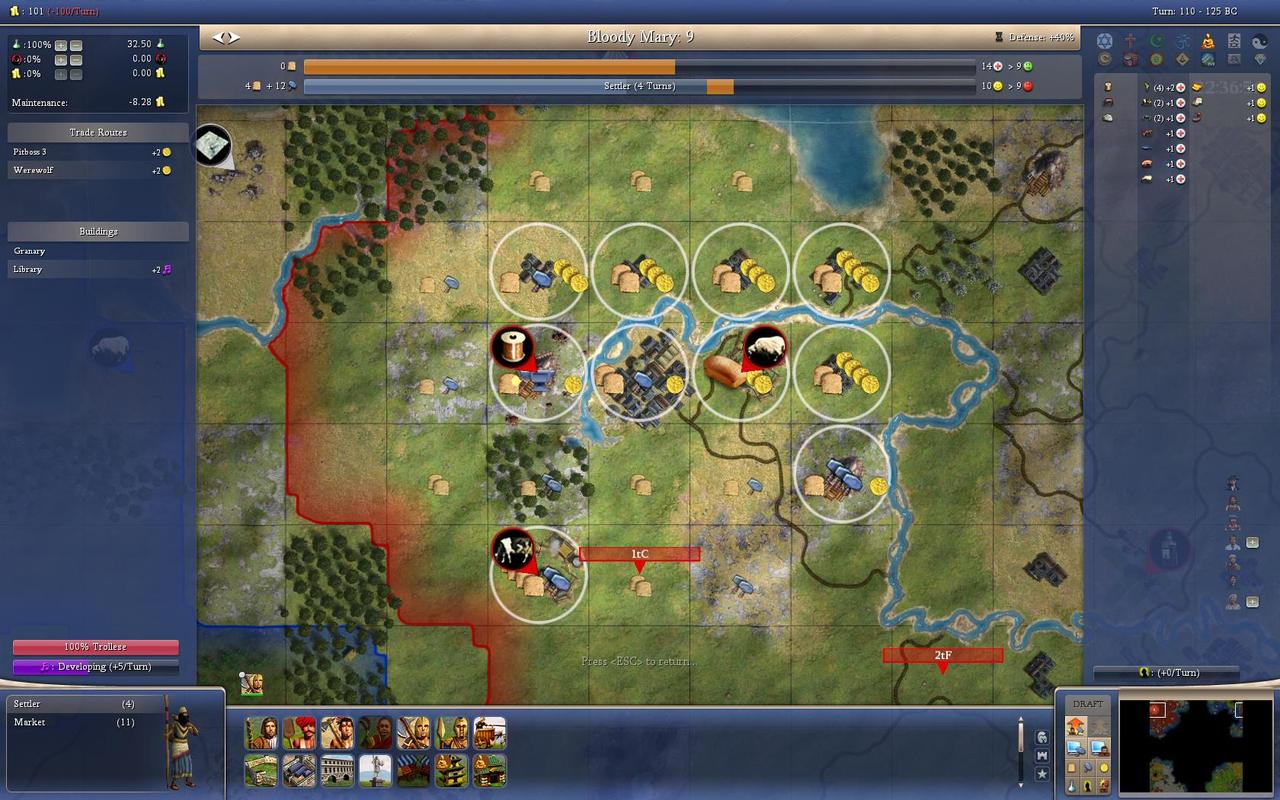Image resolution: width=1280 pixels, height=800 pixels.
Task: Toggle the emphasize commerce gold coin button
Action: click(1104, 767)
